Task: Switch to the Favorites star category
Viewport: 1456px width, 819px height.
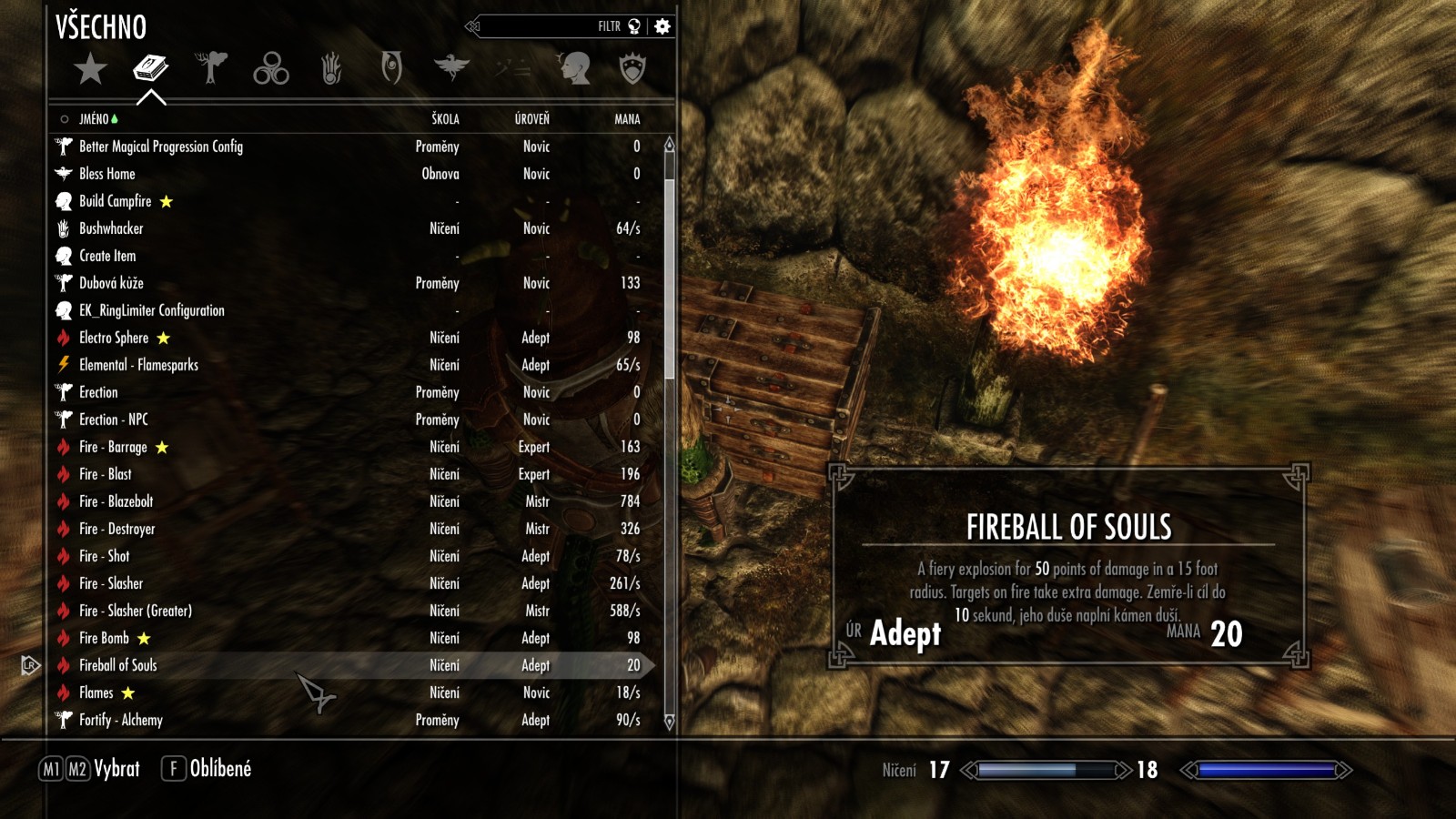Action: click(x=90, y=68)
